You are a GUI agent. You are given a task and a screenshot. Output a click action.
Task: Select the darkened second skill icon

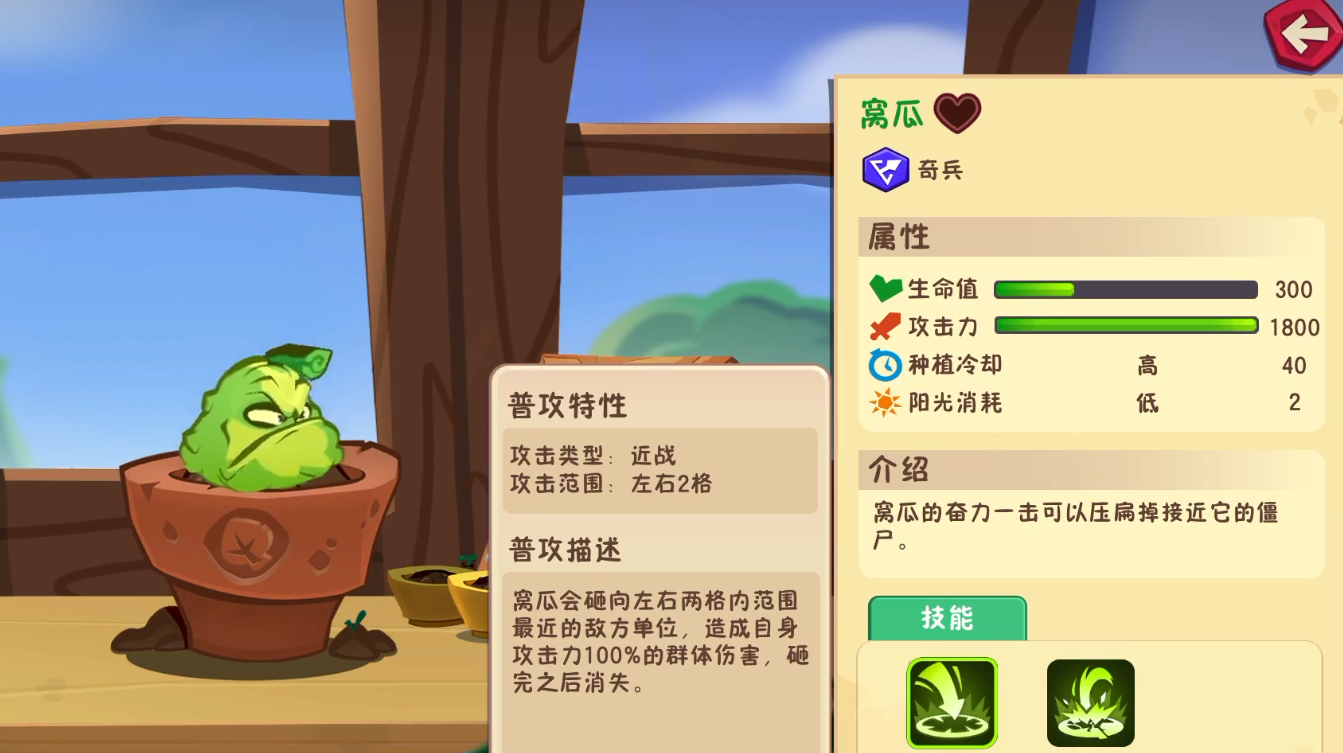(x=1091, y=702)
